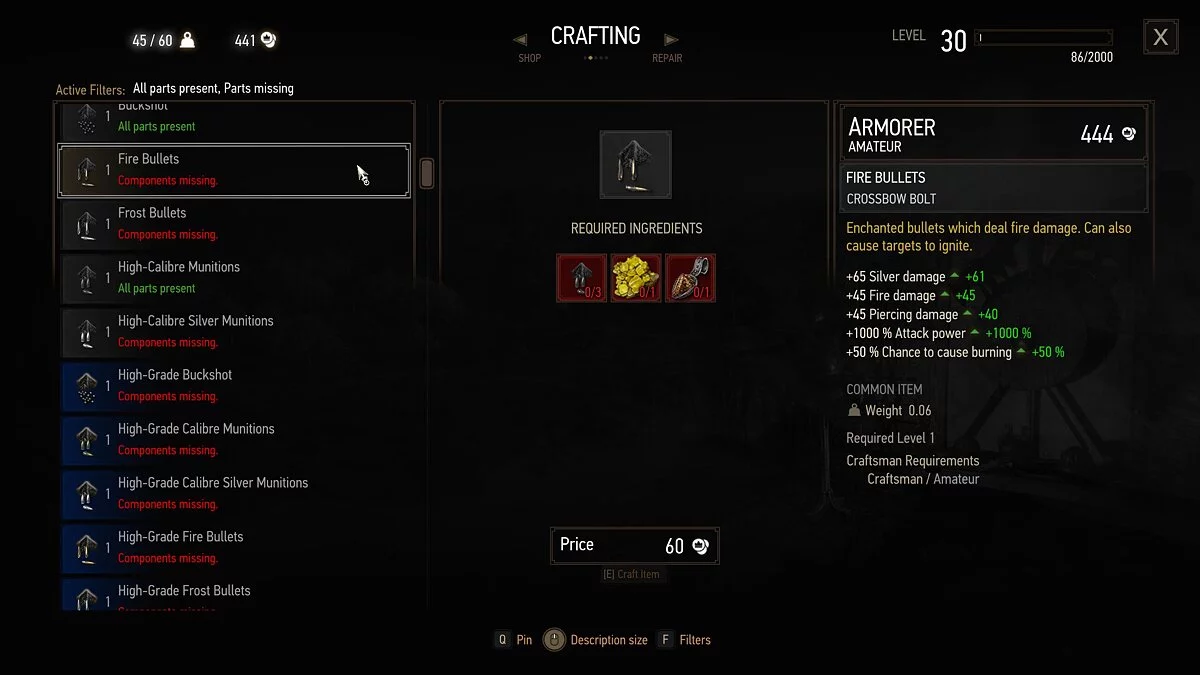Click the gold ore ingredient slot
Screen dimensions: 1200x675
click(636, 277)
